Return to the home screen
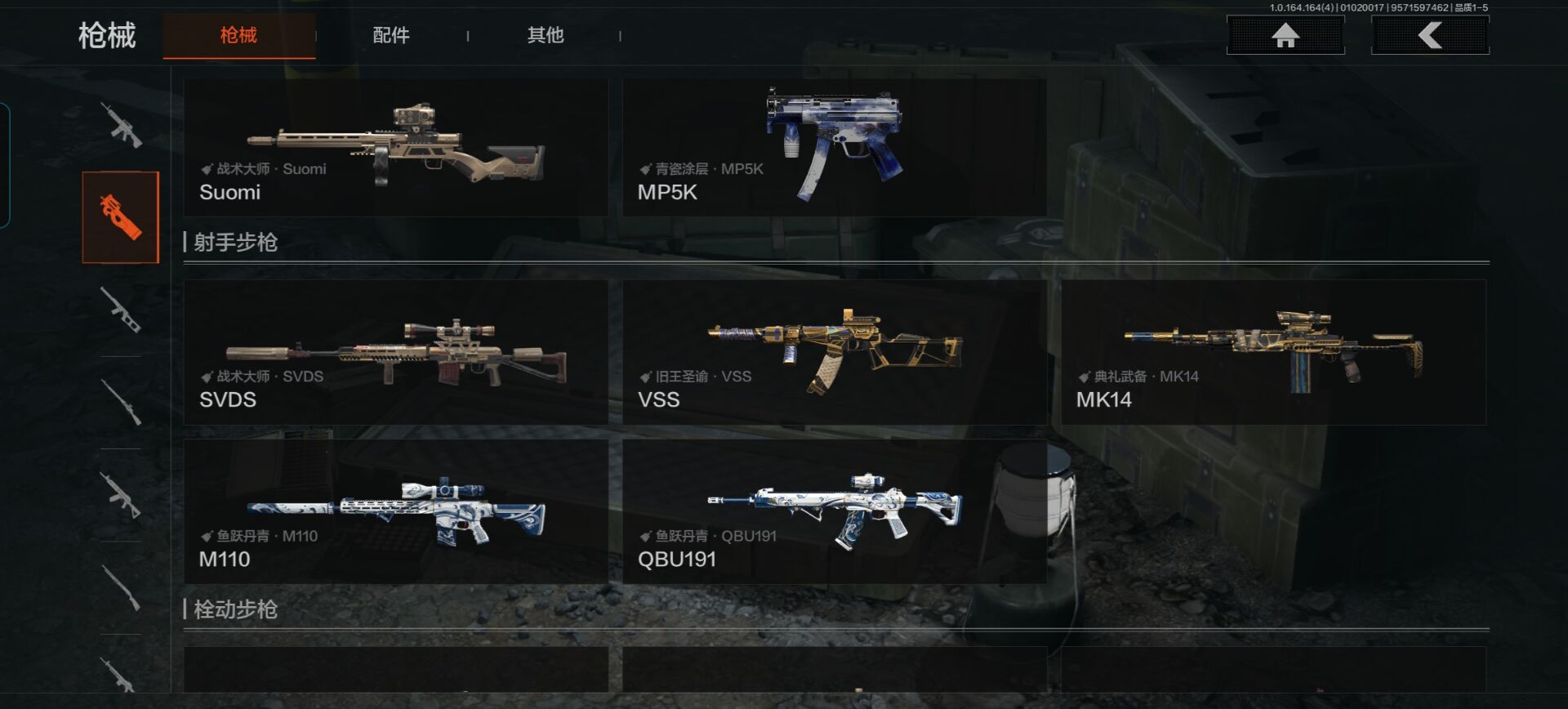The image size is (1568, 709). click(x=1285, y=36)
